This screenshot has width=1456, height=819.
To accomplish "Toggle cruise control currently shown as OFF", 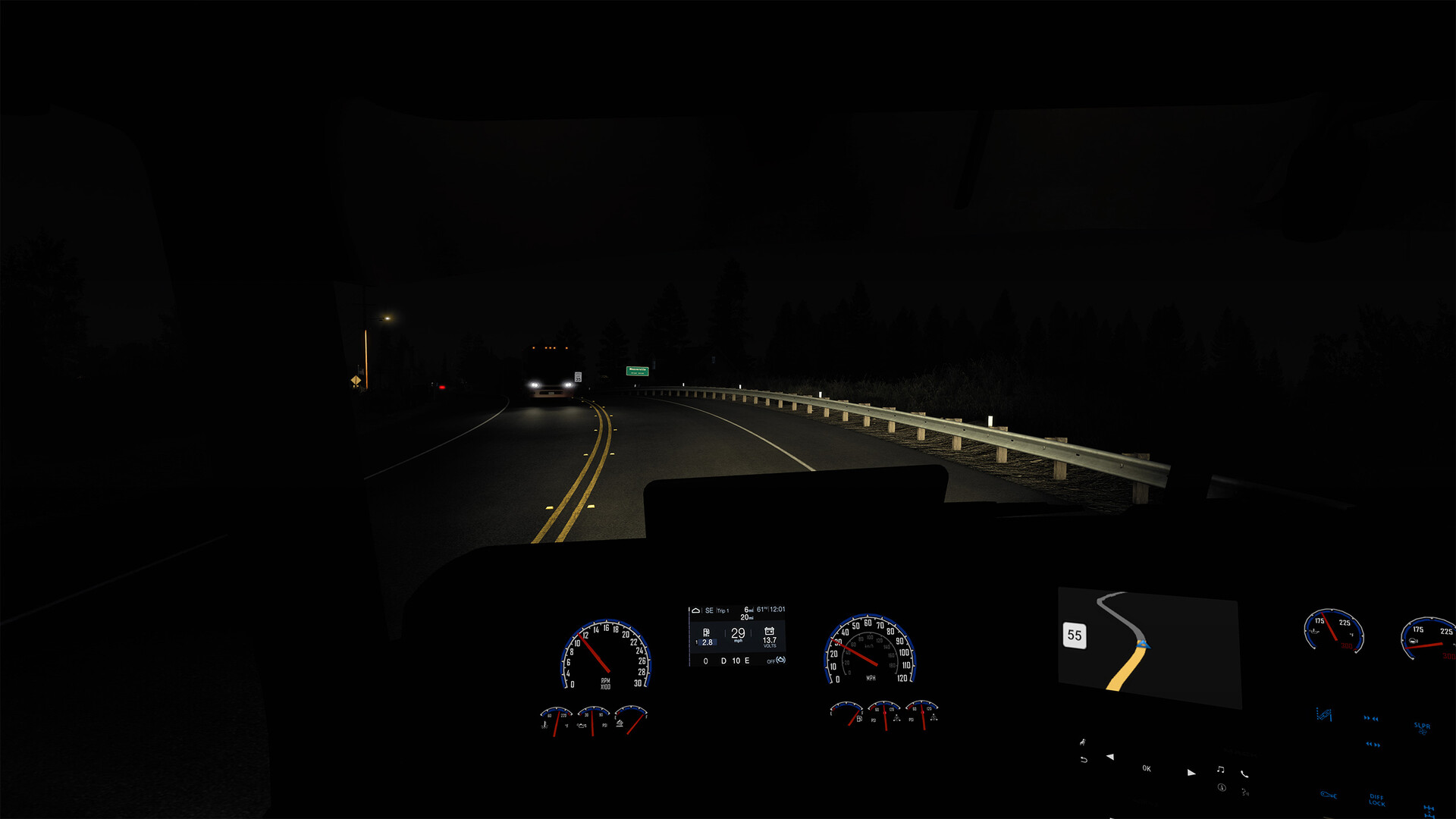I will pyautogui.click(x=775, y=661).
